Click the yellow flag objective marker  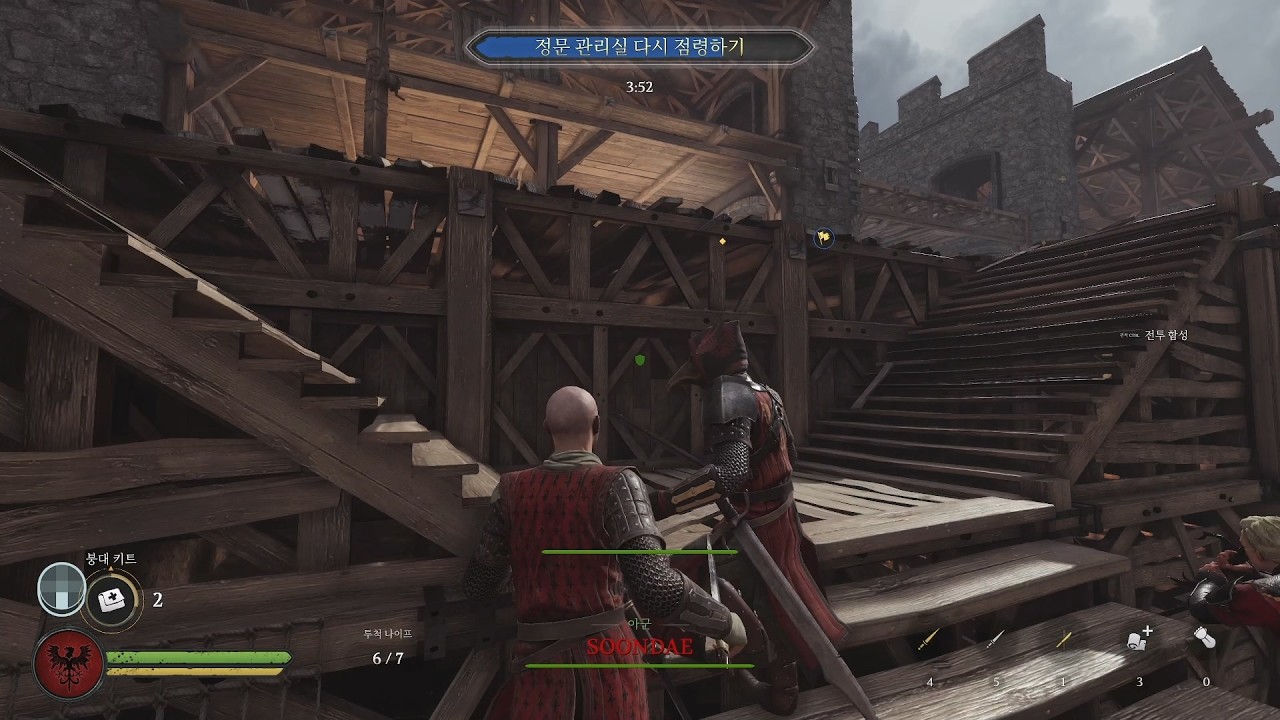click(x=823, y=238)
